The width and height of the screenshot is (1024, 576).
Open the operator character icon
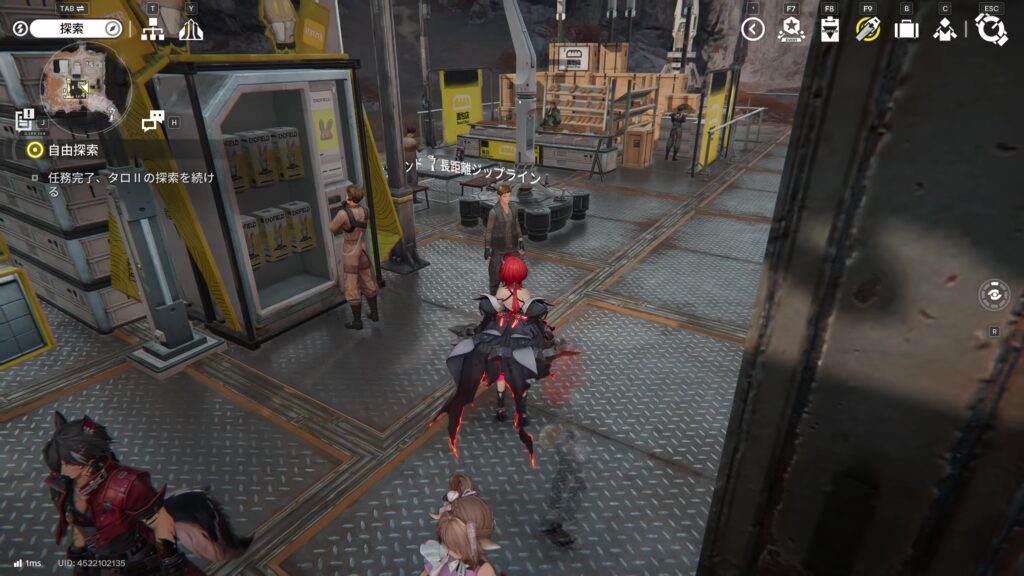coord(944,29)
